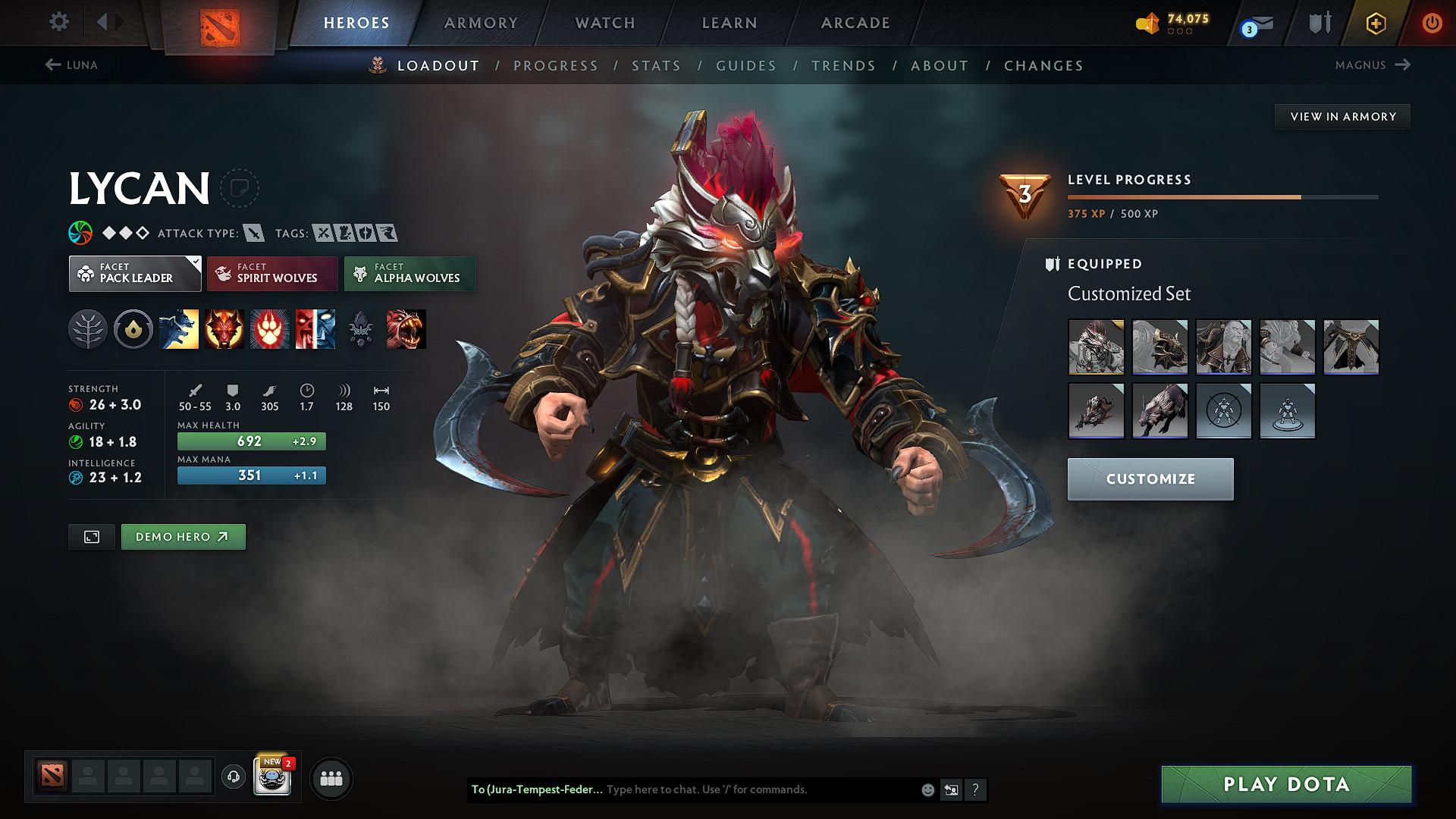
Task: Expand the Pack Leader facet dropdown arrow
Action: coord(196,262)
